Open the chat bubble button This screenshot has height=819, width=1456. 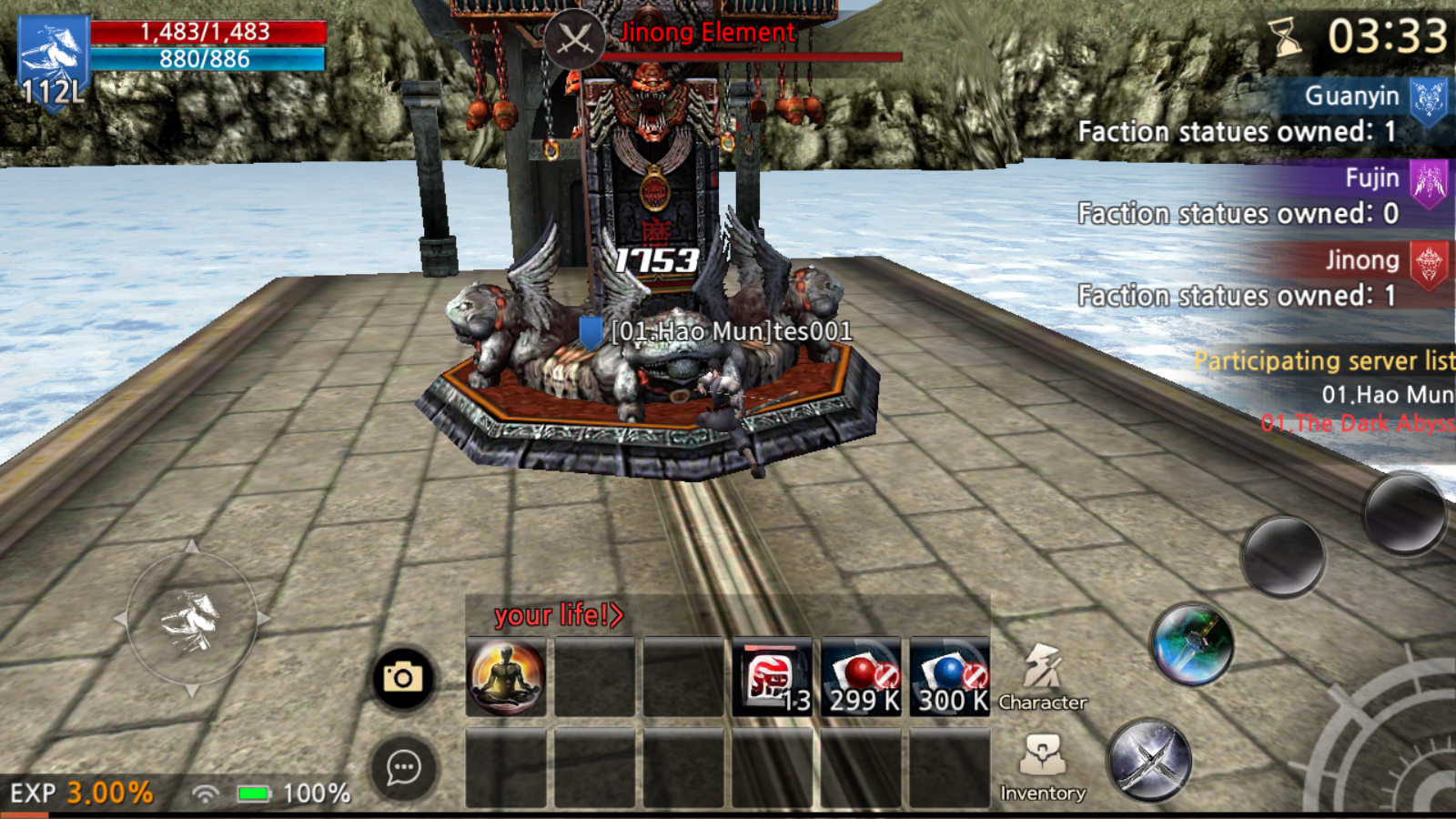pos(402,768)
